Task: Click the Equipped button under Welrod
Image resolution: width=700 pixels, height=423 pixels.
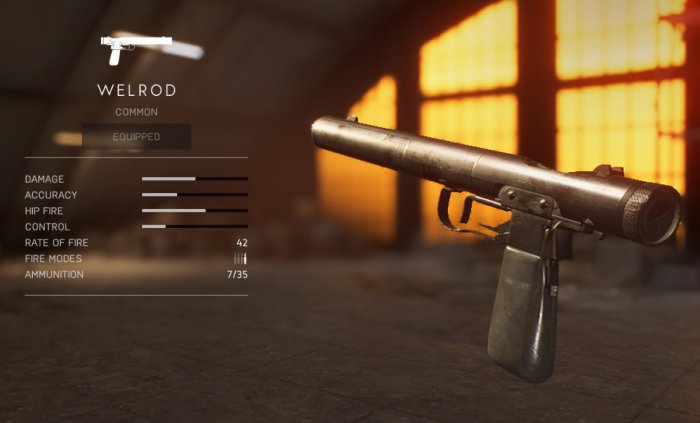Action: pyautogui.click(x=136, y=137)
